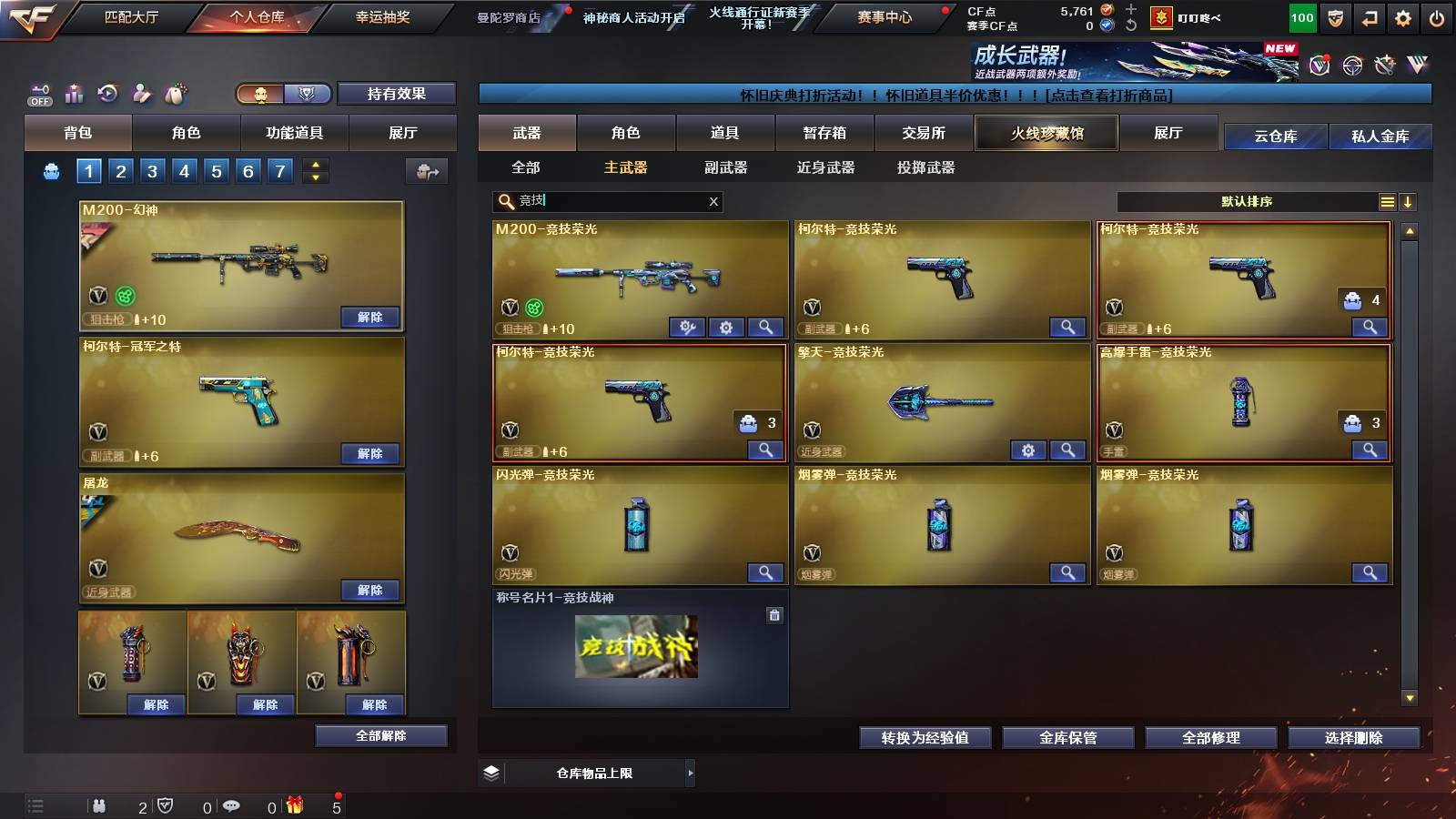Click the gear icon on 擎天-竞技荣光 card

(x=1028, y=450)
